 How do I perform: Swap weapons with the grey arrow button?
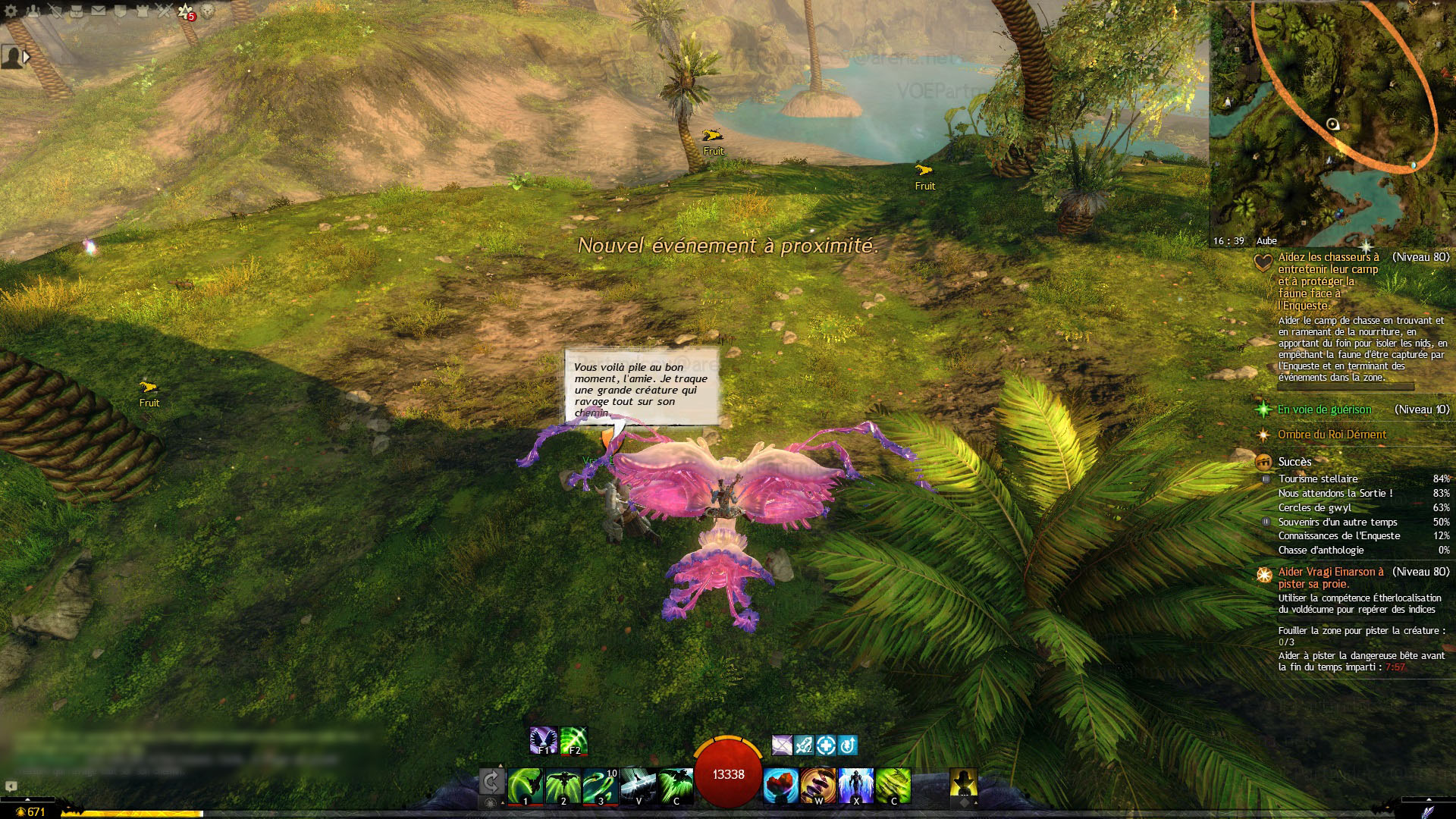pos(491,782)
